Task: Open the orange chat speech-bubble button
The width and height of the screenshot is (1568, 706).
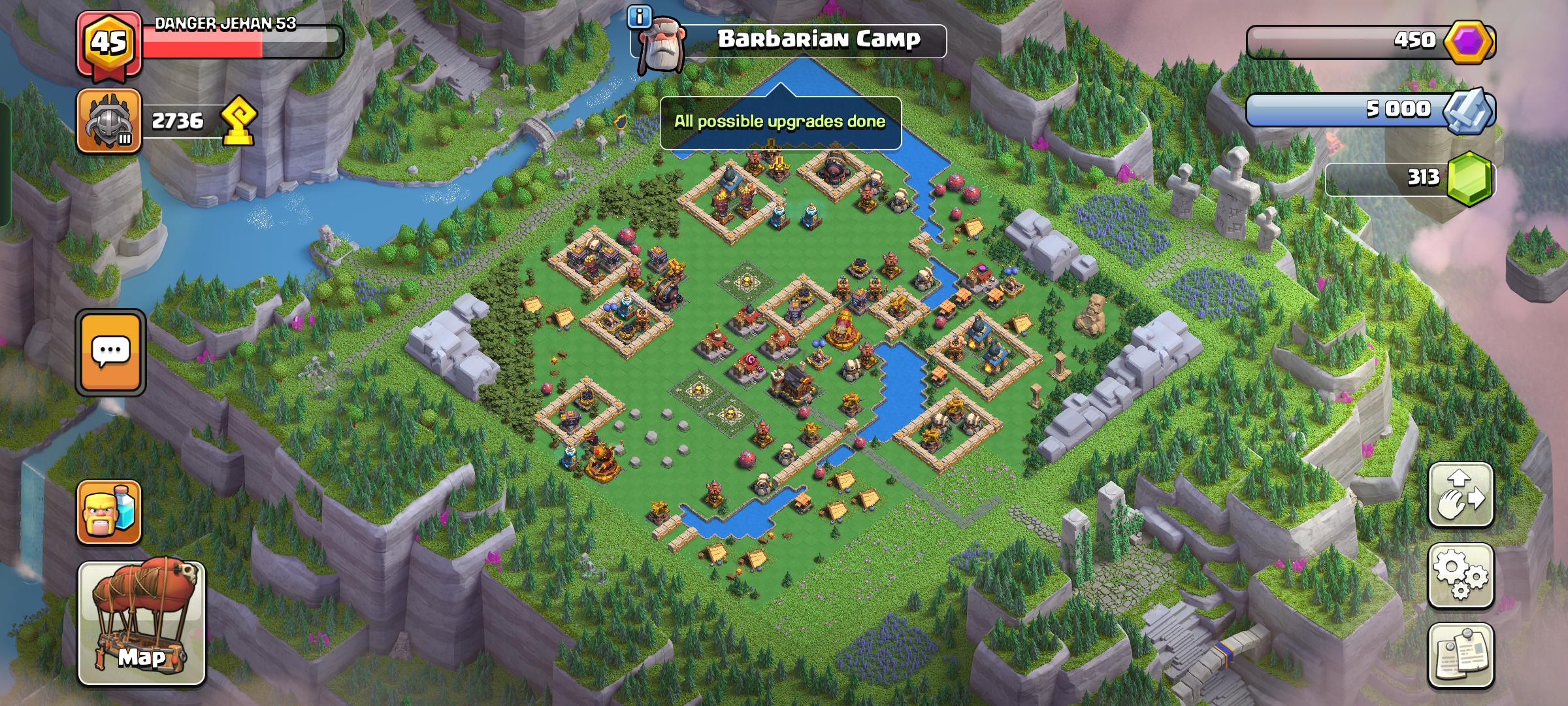Action: (x=110, y=352)
